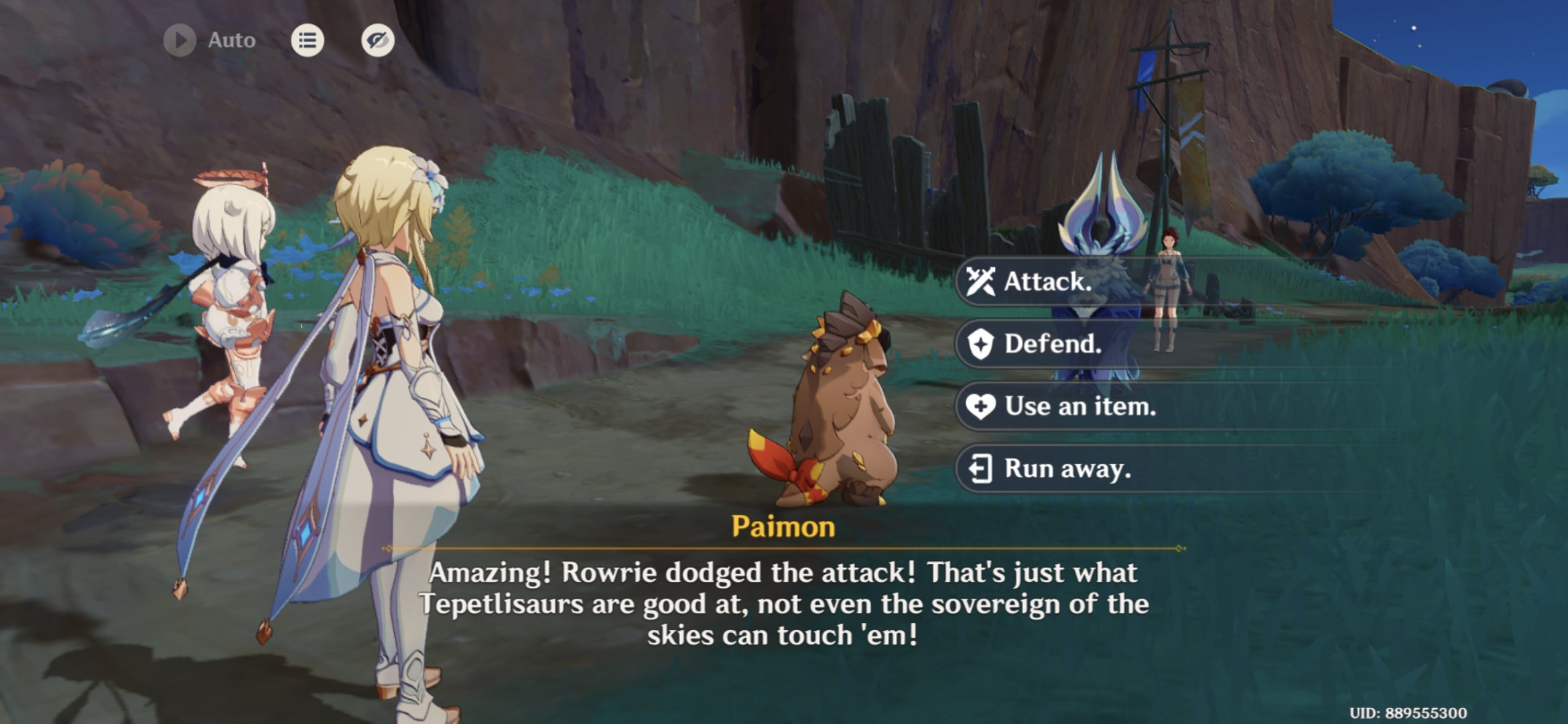Click the exit-door icon beside Run away
The width and height of the screenshot is (1568, 724).
coord(981,469)
